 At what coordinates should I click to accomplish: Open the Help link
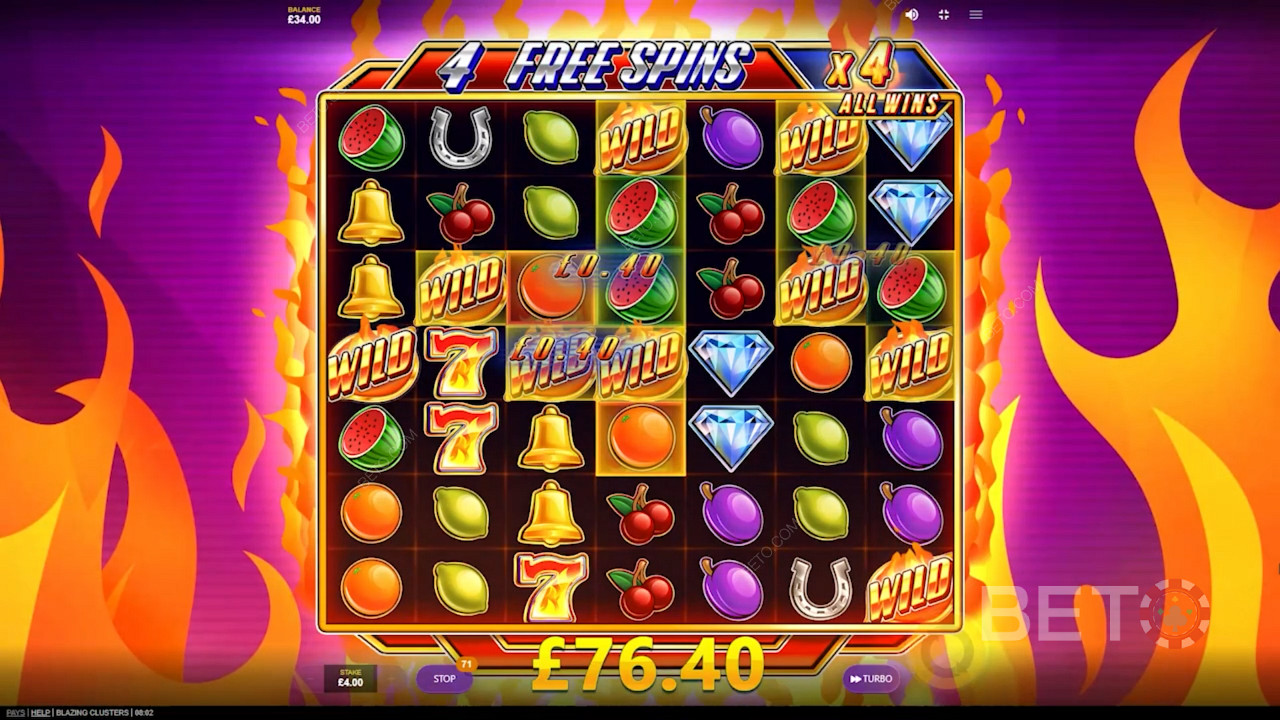[40, 713]
